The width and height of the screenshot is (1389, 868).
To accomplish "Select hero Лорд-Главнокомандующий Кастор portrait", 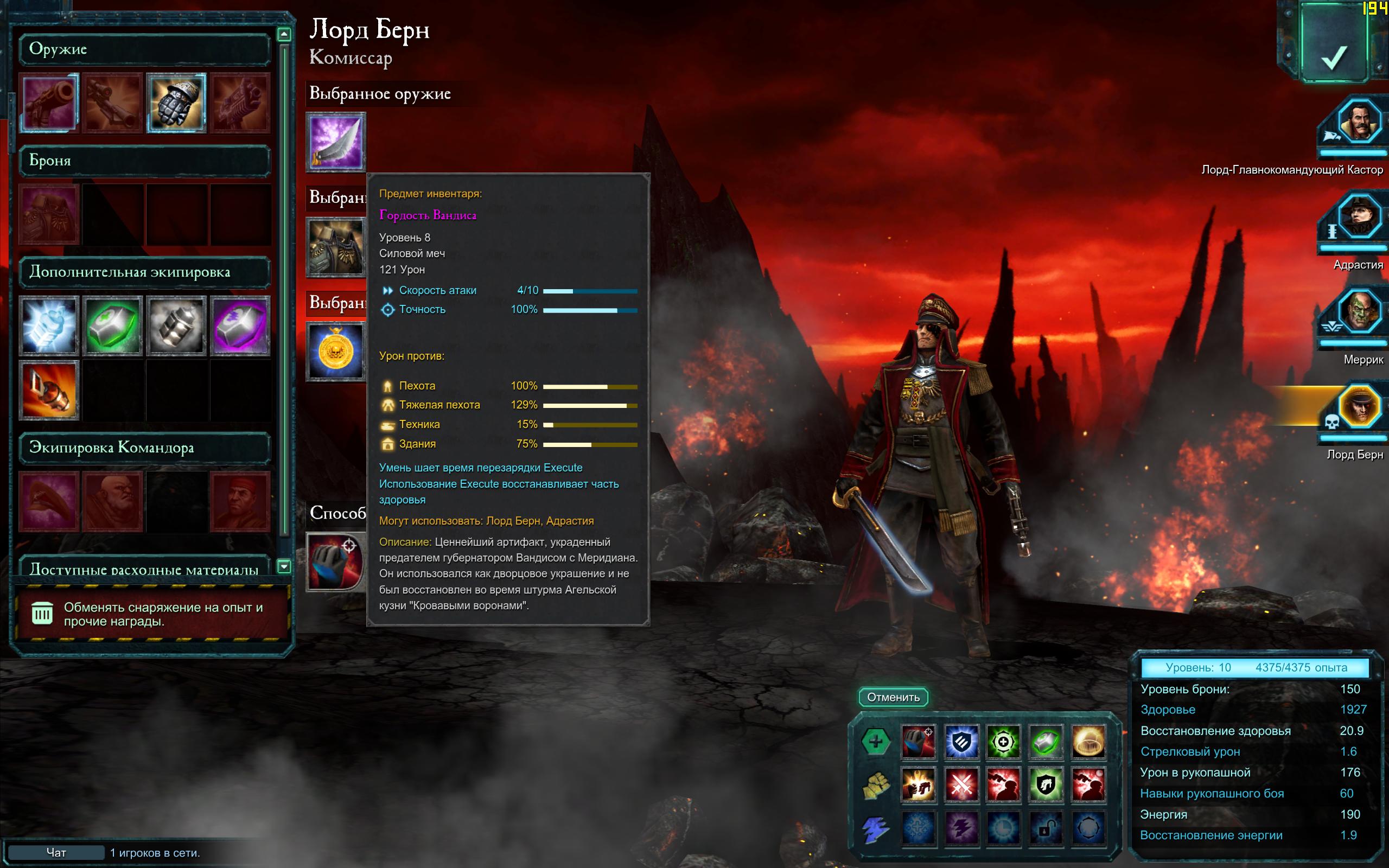I will [1358, 122].
